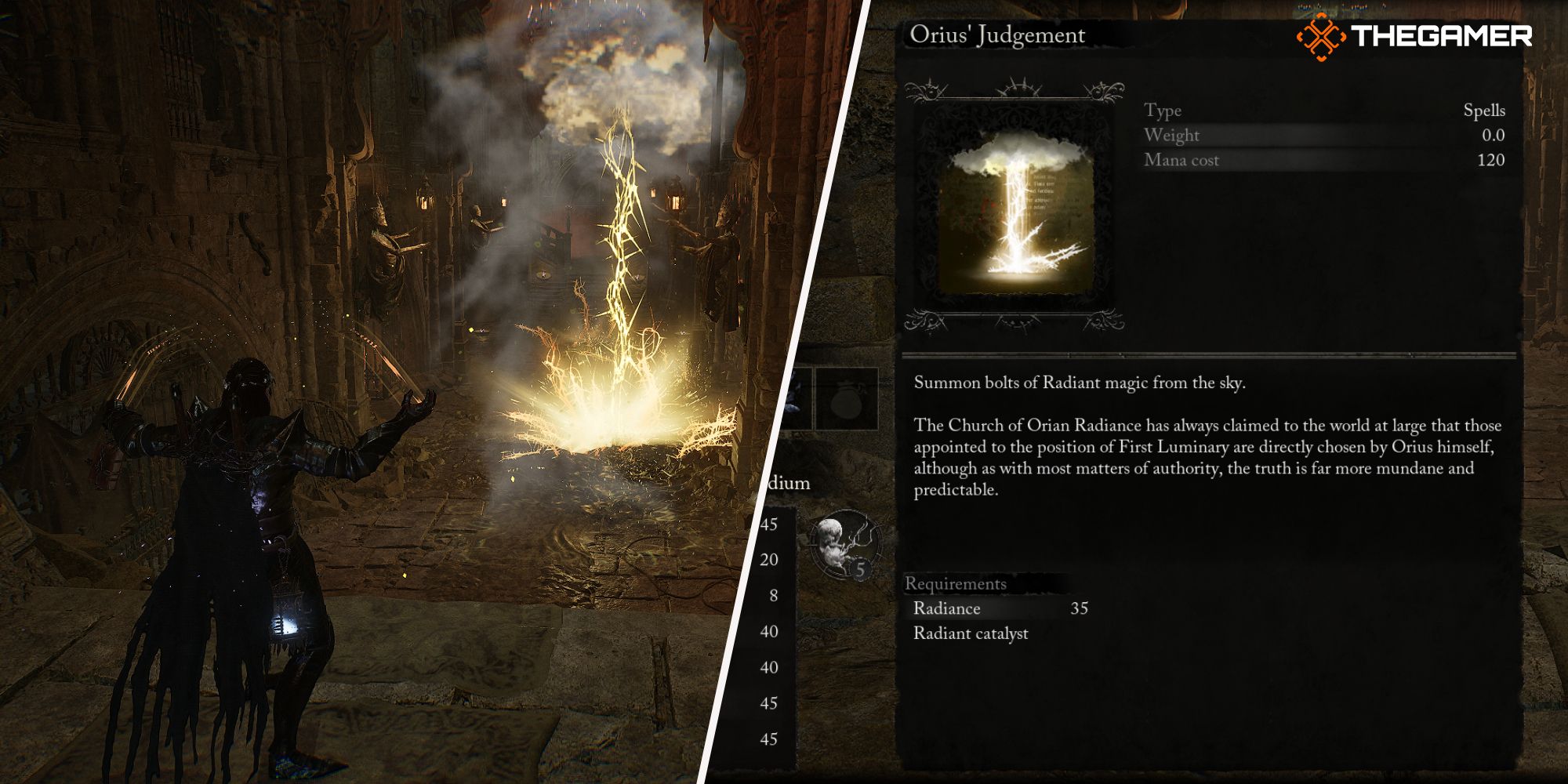The image size is (1568, 784).
Task: Open the spell description panel
Action: (1223, 439)
